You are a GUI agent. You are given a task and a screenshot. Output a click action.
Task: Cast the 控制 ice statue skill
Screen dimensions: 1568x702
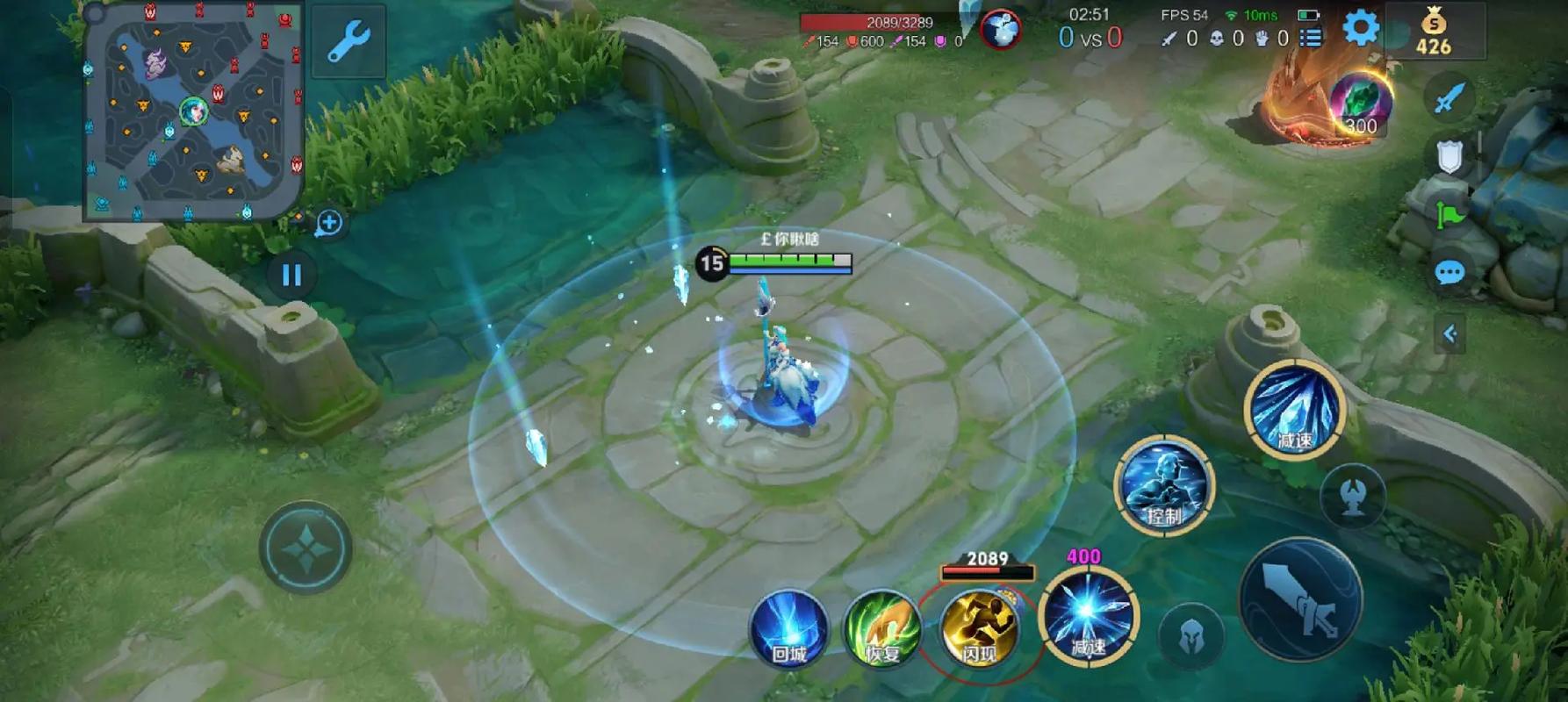click(1164, 485)
